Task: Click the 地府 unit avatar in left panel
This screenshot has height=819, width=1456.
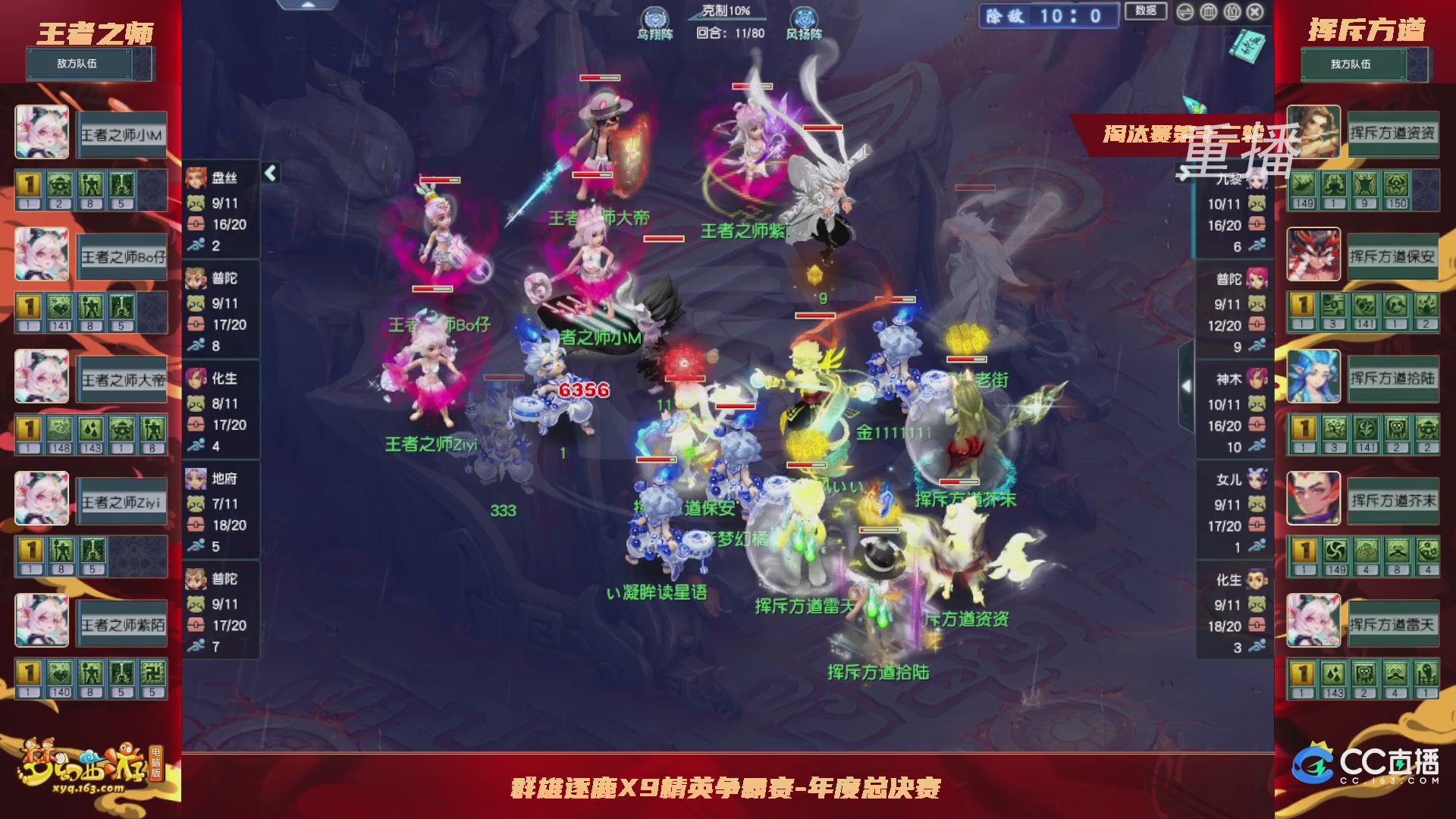Action: point(196,479)
